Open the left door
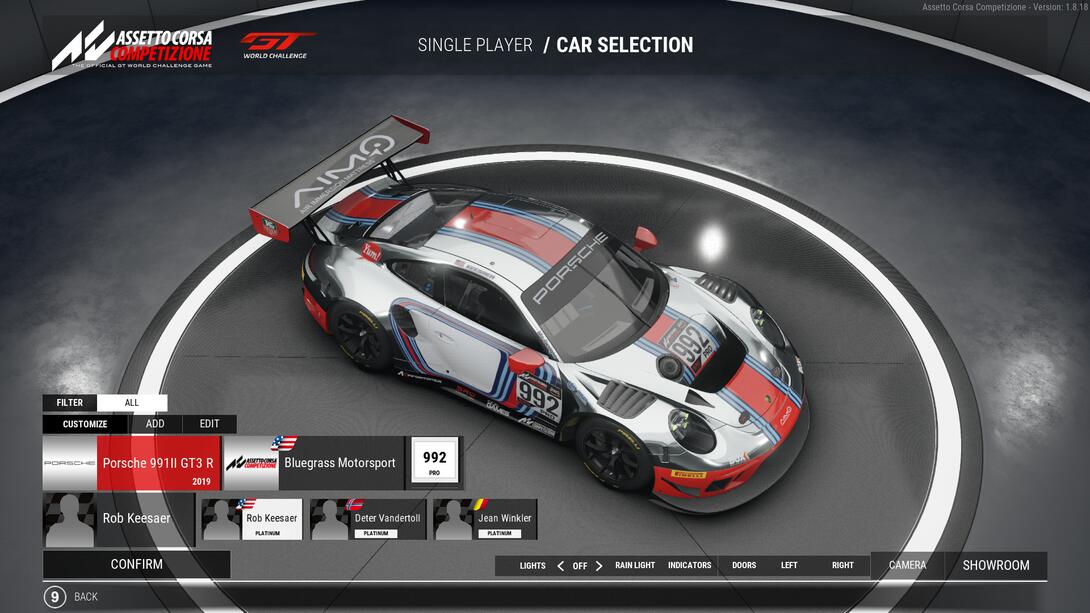The image size is (1090, 613). [789, 566]
